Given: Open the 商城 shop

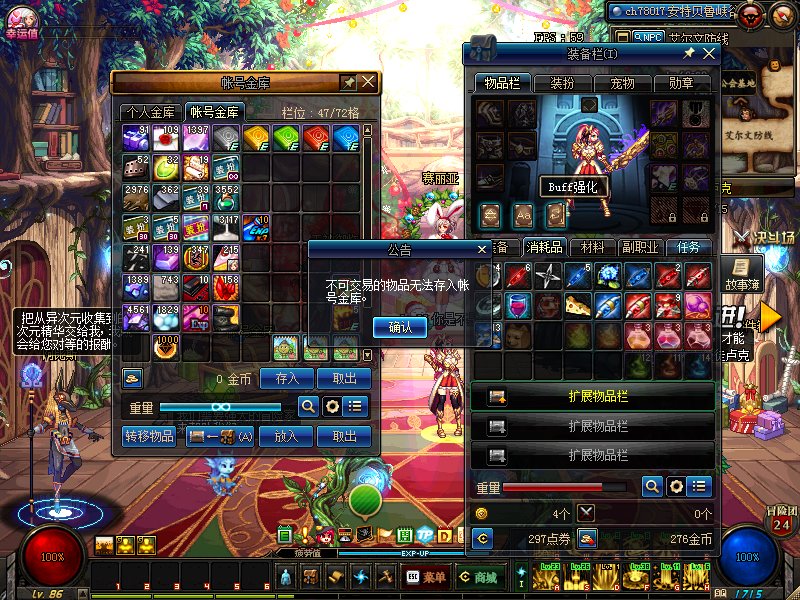Looking at the screenshot, I should 478,577.
